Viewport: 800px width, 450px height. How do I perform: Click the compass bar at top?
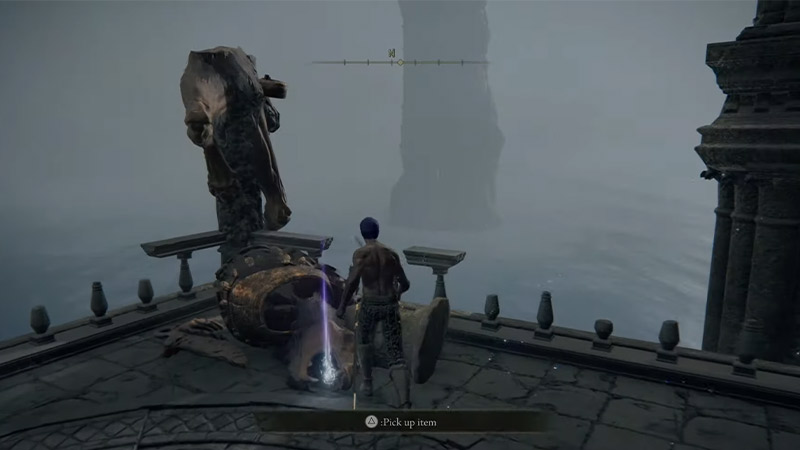point(399,62)
